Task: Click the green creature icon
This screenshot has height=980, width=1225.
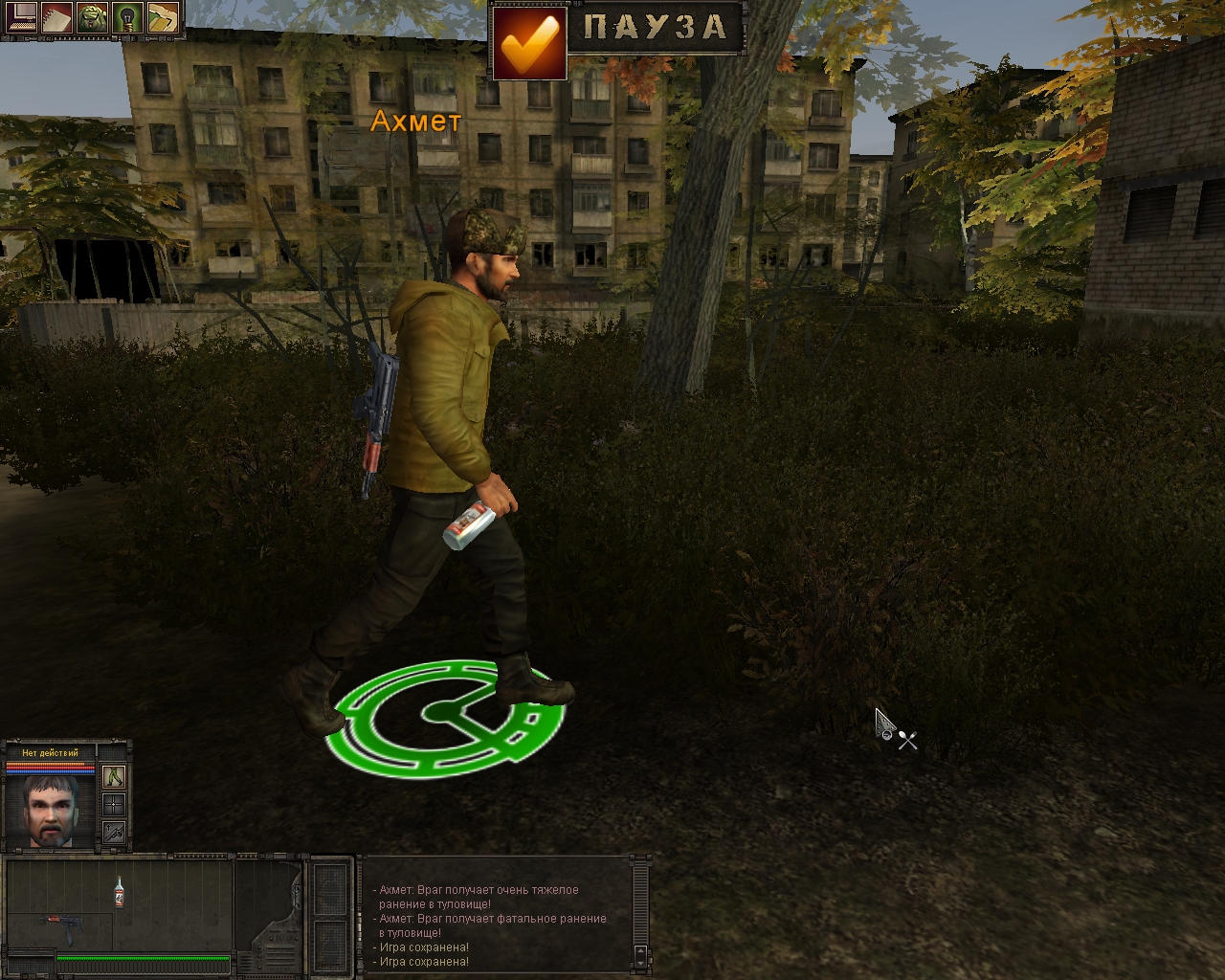Action: (91, 17)
